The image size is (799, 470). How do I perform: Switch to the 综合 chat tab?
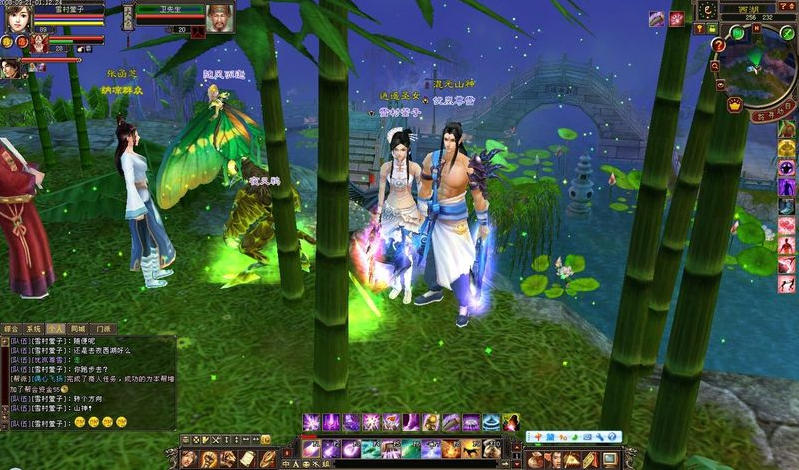[12, 328]
